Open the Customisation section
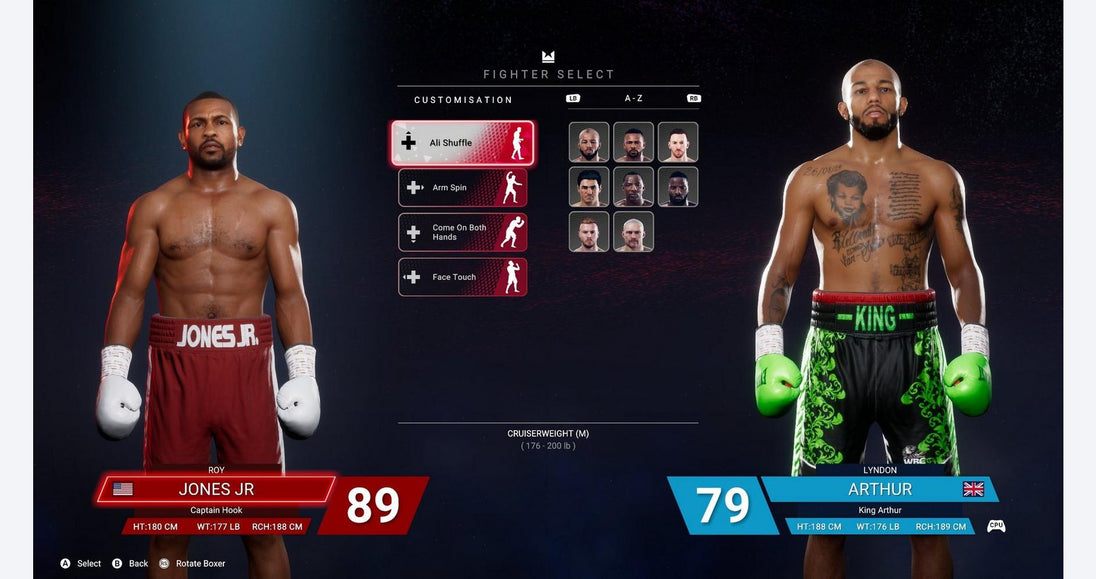1096x579 pixels. pyautogui.click(x=463, y=100)
